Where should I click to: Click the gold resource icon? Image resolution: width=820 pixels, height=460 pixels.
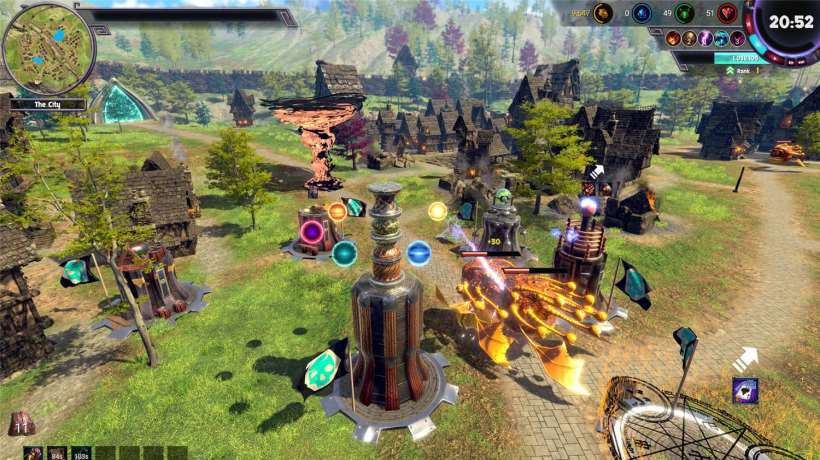tap(602, 13)
